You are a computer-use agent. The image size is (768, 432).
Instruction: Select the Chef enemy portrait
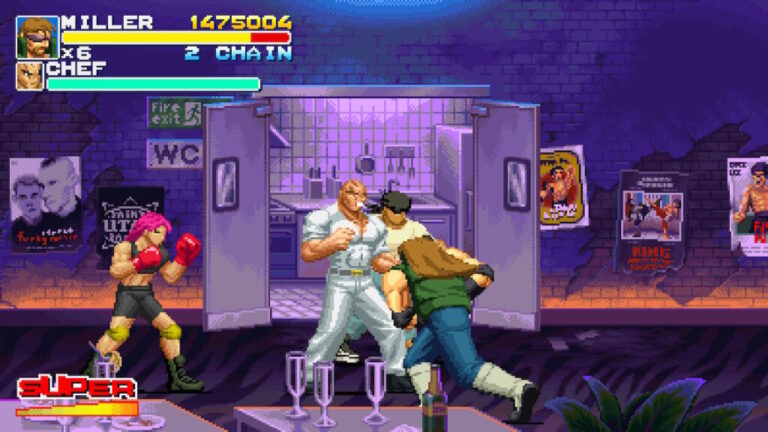(x=30, y=77)
